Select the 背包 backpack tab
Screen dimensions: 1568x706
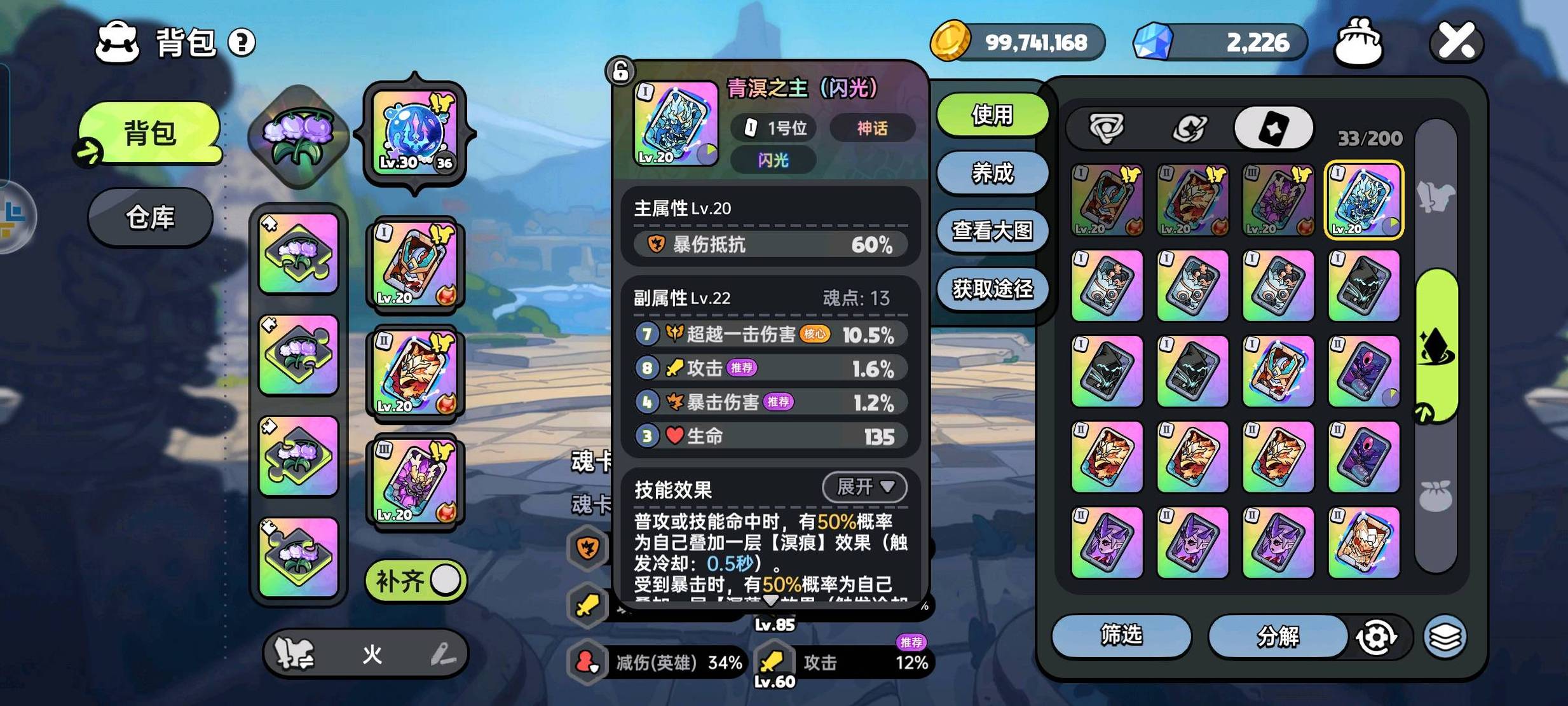tap(150, 133)
